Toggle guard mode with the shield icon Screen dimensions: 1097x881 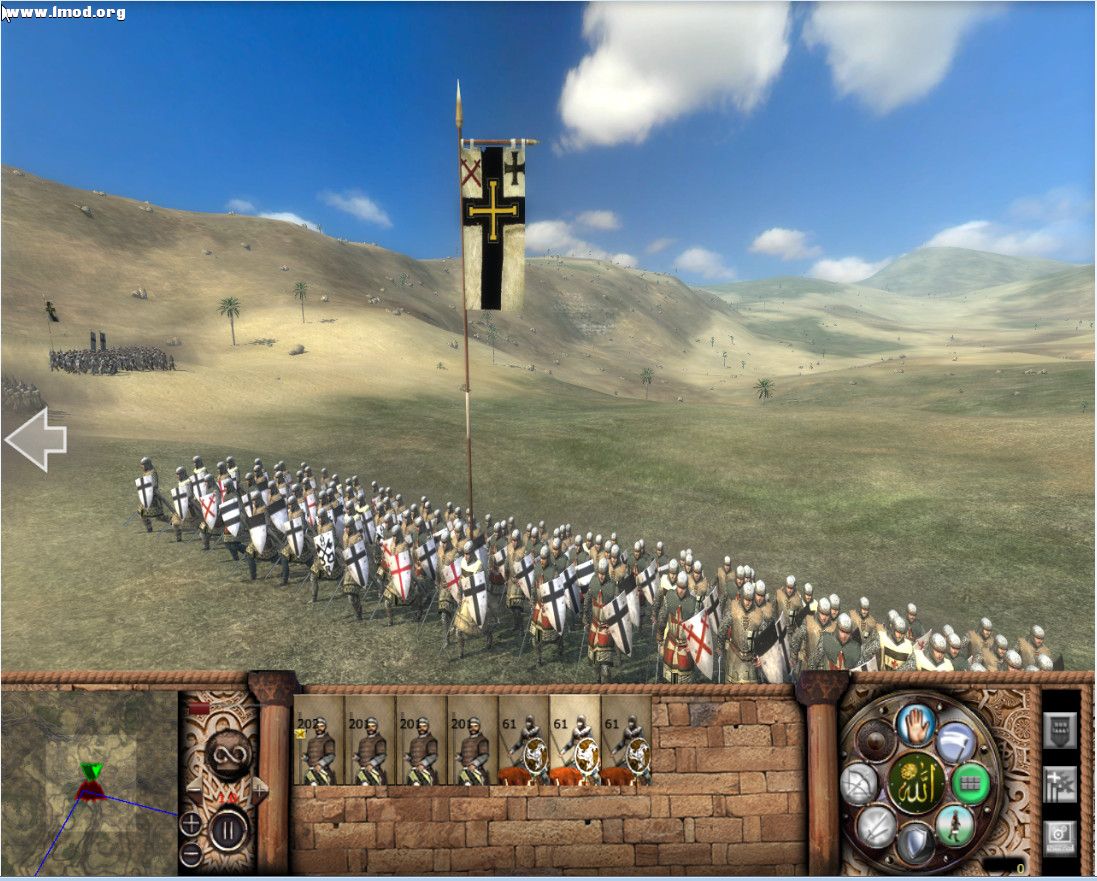pos(914,844)
